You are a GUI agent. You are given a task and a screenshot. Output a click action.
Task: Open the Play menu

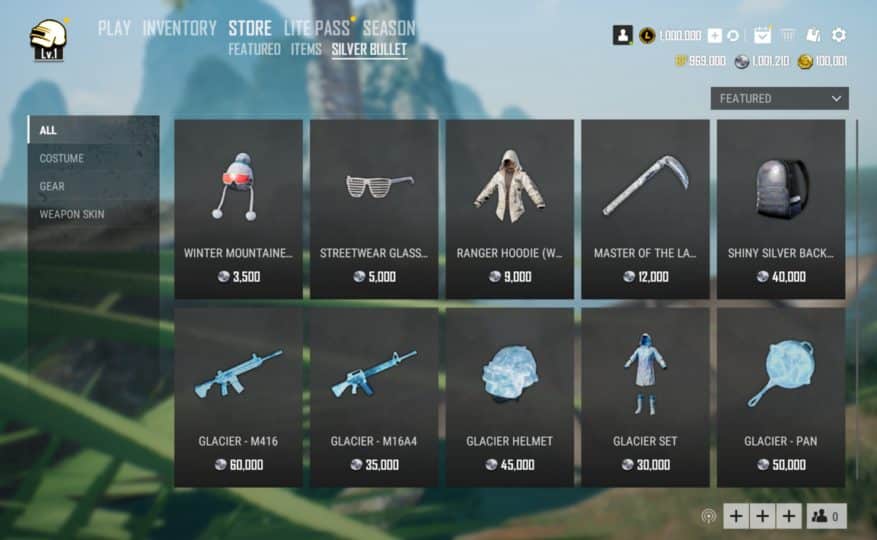click(x=114, y=28)
